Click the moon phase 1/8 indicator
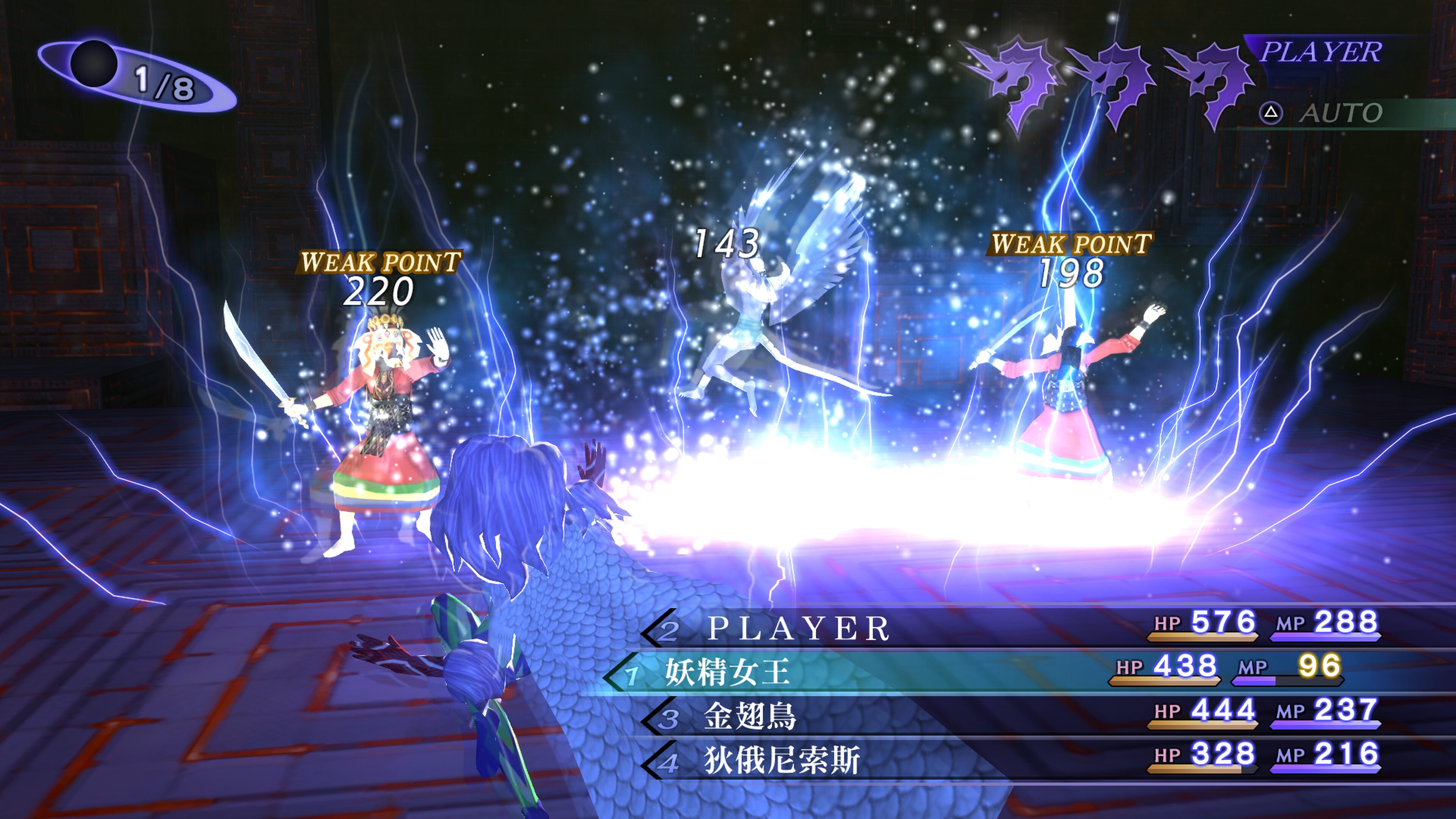 pos(137,77)
